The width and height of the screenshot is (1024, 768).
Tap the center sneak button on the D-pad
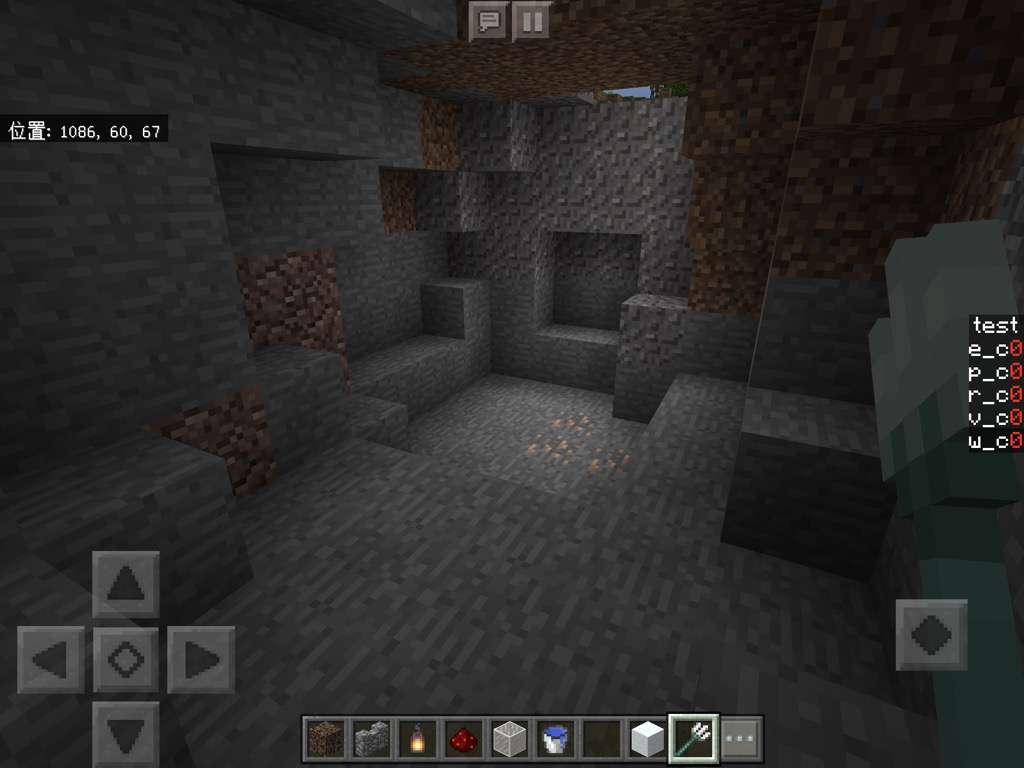point(126,660)
